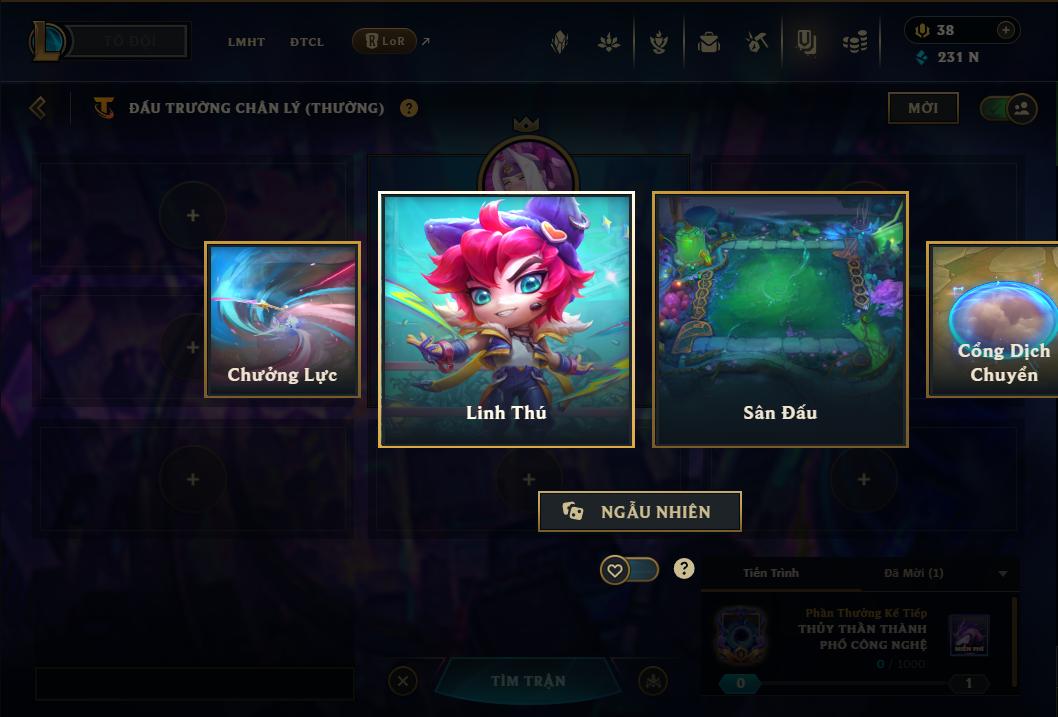Viewport: 1058px width, 717px height.
Task: Switch to the Đã Mời (1) tab
Action: pyautogui.click(x=914, y=573)
